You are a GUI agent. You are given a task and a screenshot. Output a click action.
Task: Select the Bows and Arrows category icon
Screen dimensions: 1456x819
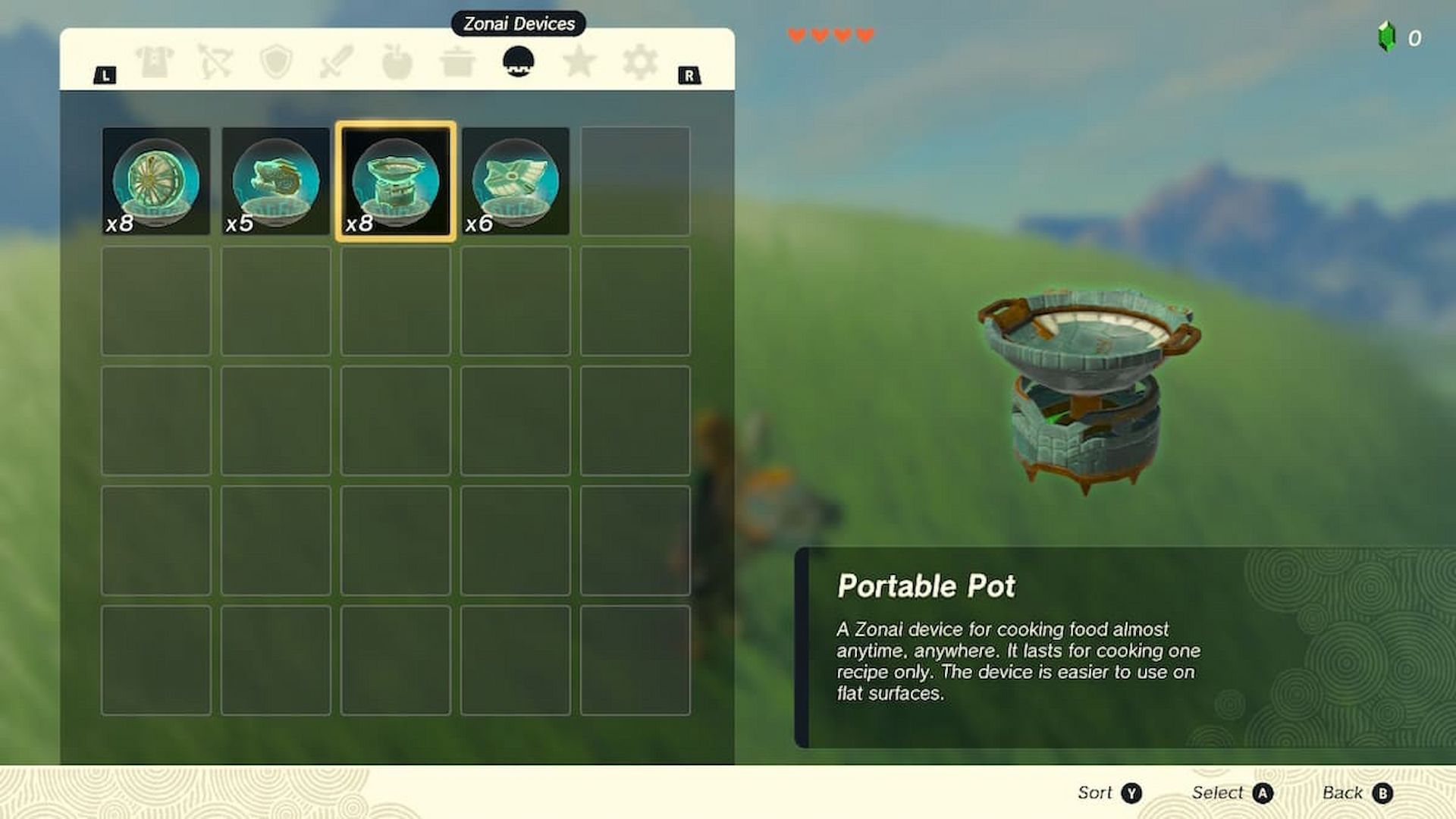coord(214,61)
